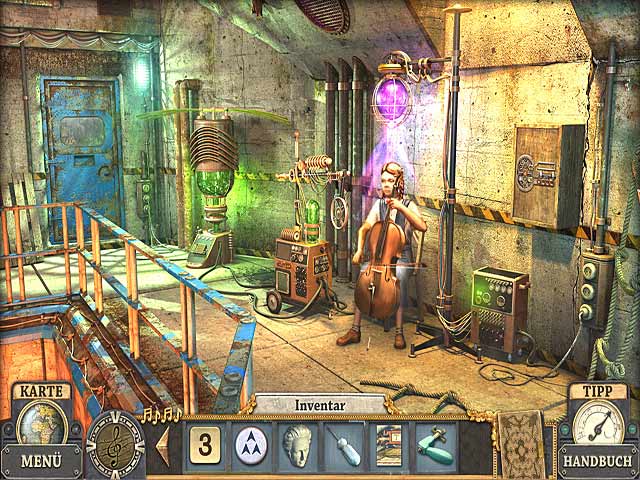Open the Handbuch journal
Image resolution: width=640 pixels, height=480 pixels.
(597, 461)
